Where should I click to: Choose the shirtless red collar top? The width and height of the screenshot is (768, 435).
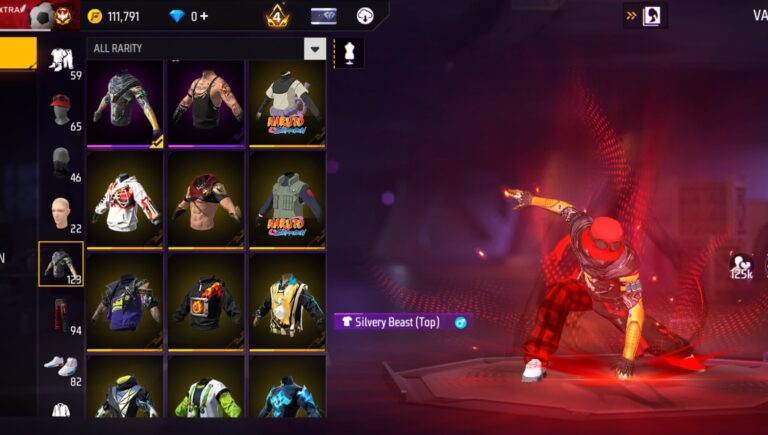(206, 198)
